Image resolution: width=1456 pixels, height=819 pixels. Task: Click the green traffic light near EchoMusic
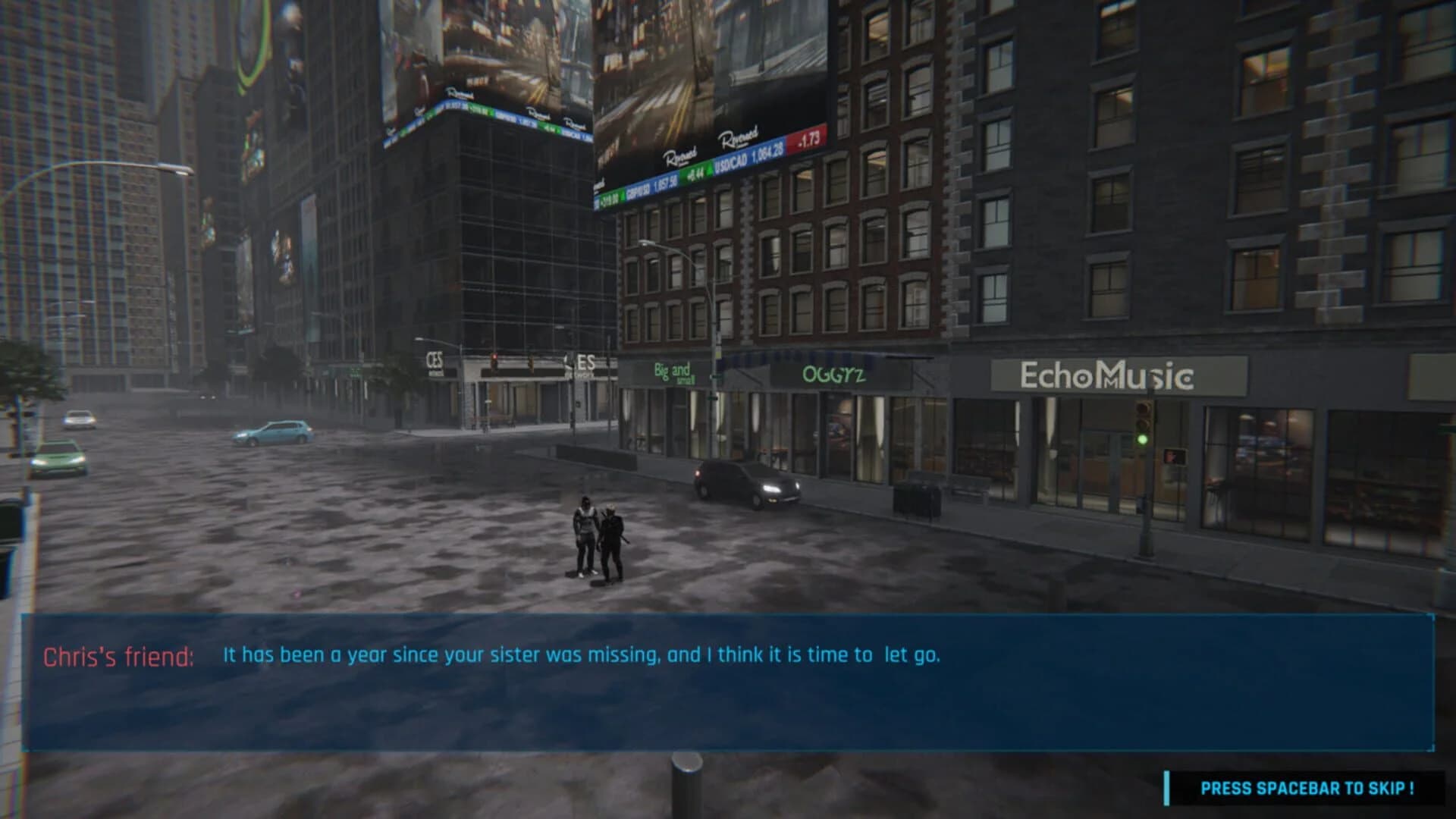tap(1142, 440)
